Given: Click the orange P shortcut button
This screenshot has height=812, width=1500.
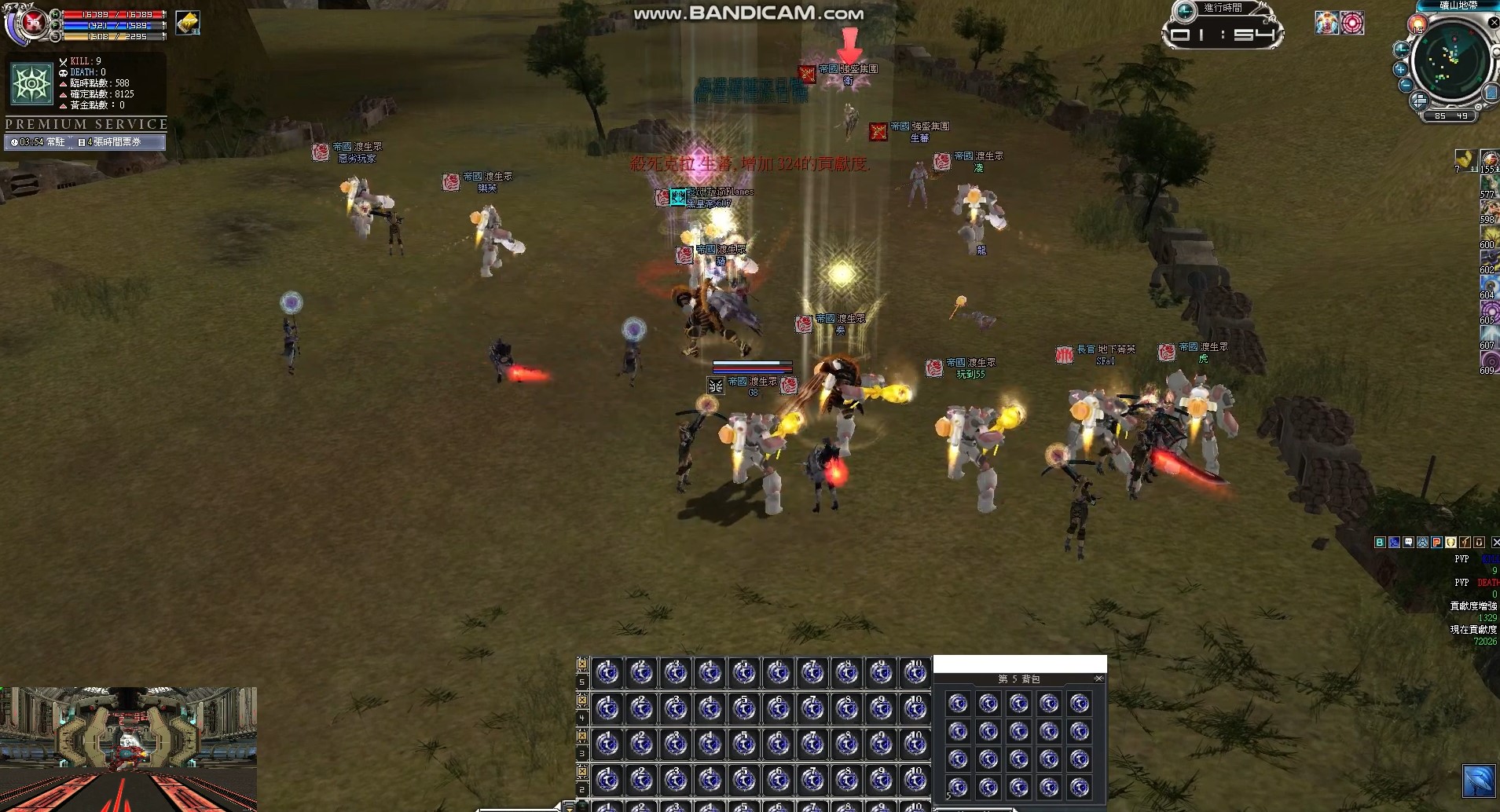Looking at the screenshot, I should click(1436, 542).
